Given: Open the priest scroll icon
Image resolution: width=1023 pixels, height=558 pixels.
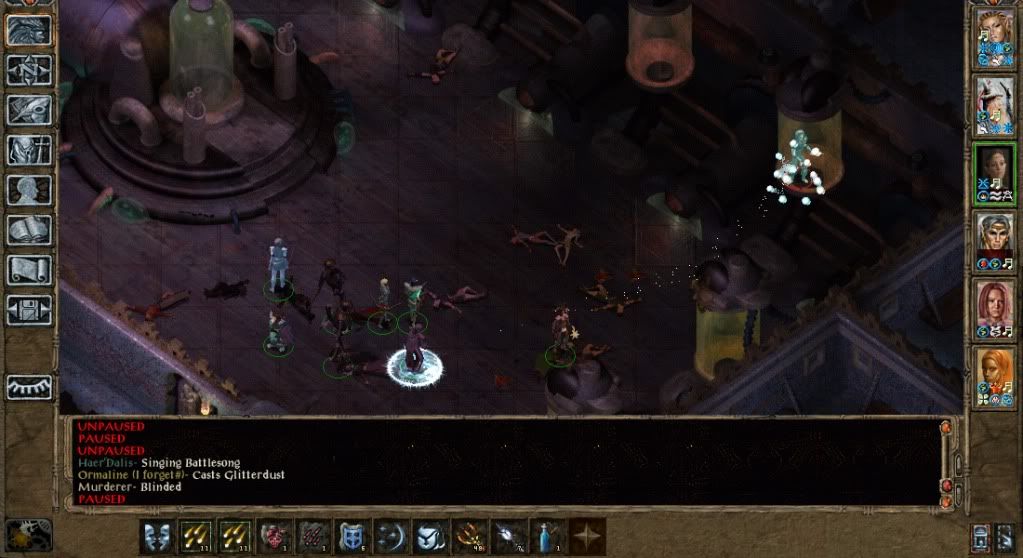Looking at the screenshot, I should 29,269.
